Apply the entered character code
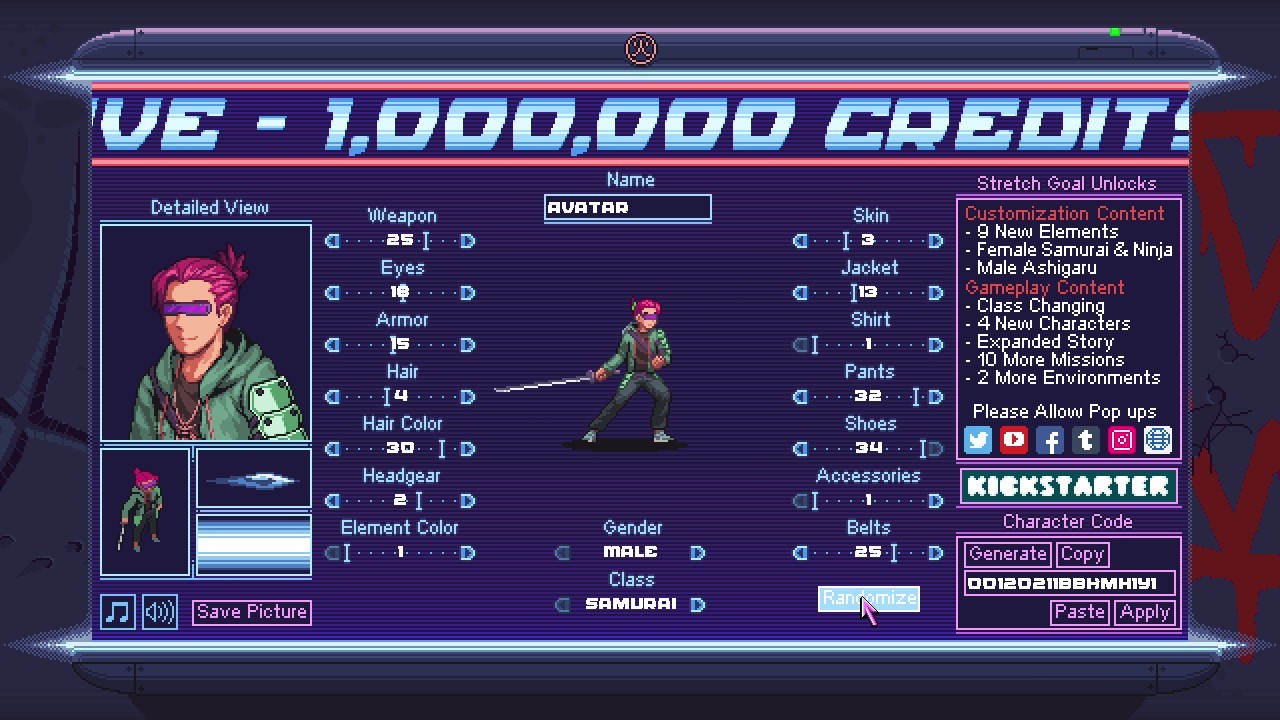The image size is (1280, 720). [1144, 612]
